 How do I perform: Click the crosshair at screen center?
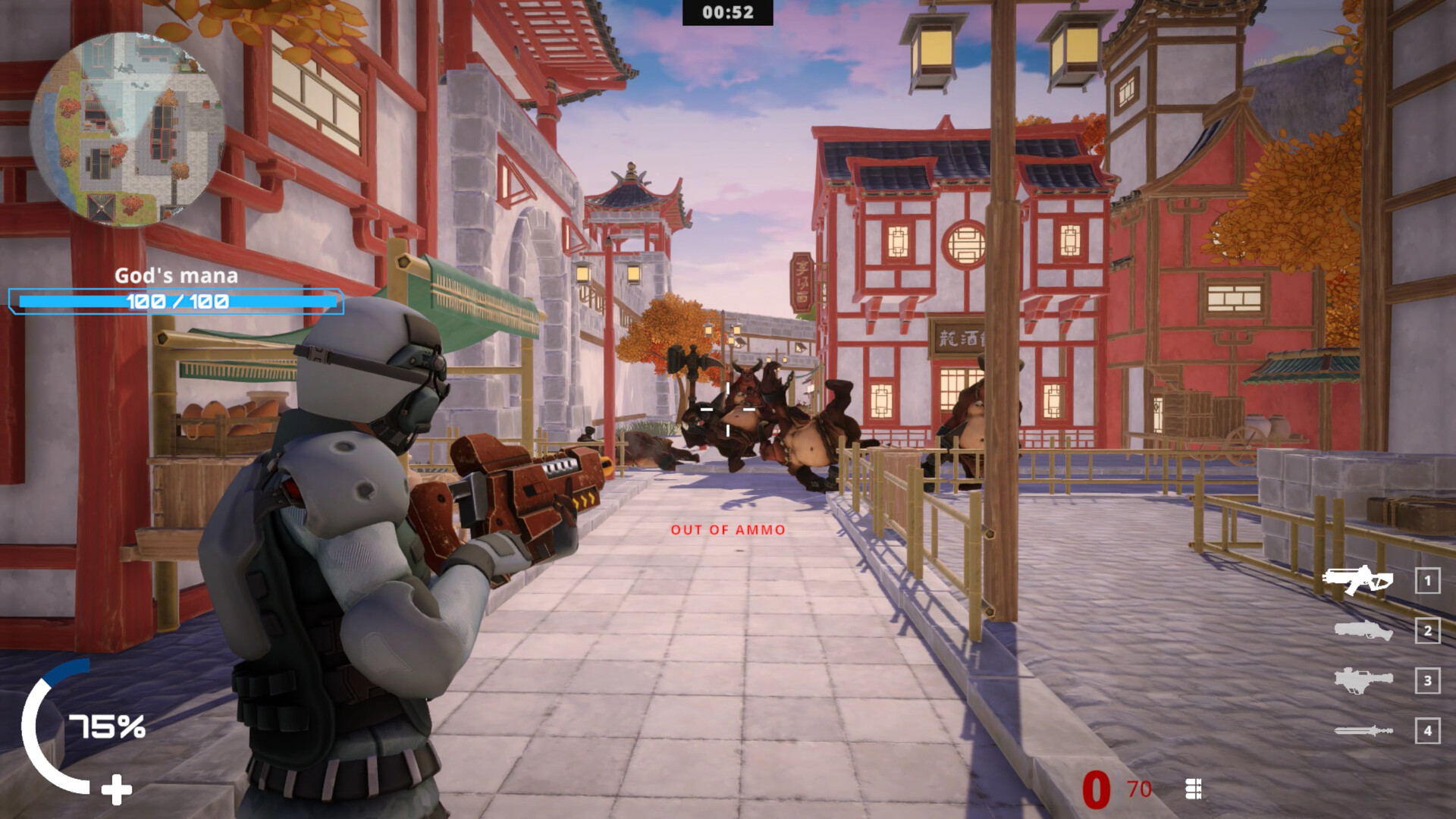tap(726, 408)
